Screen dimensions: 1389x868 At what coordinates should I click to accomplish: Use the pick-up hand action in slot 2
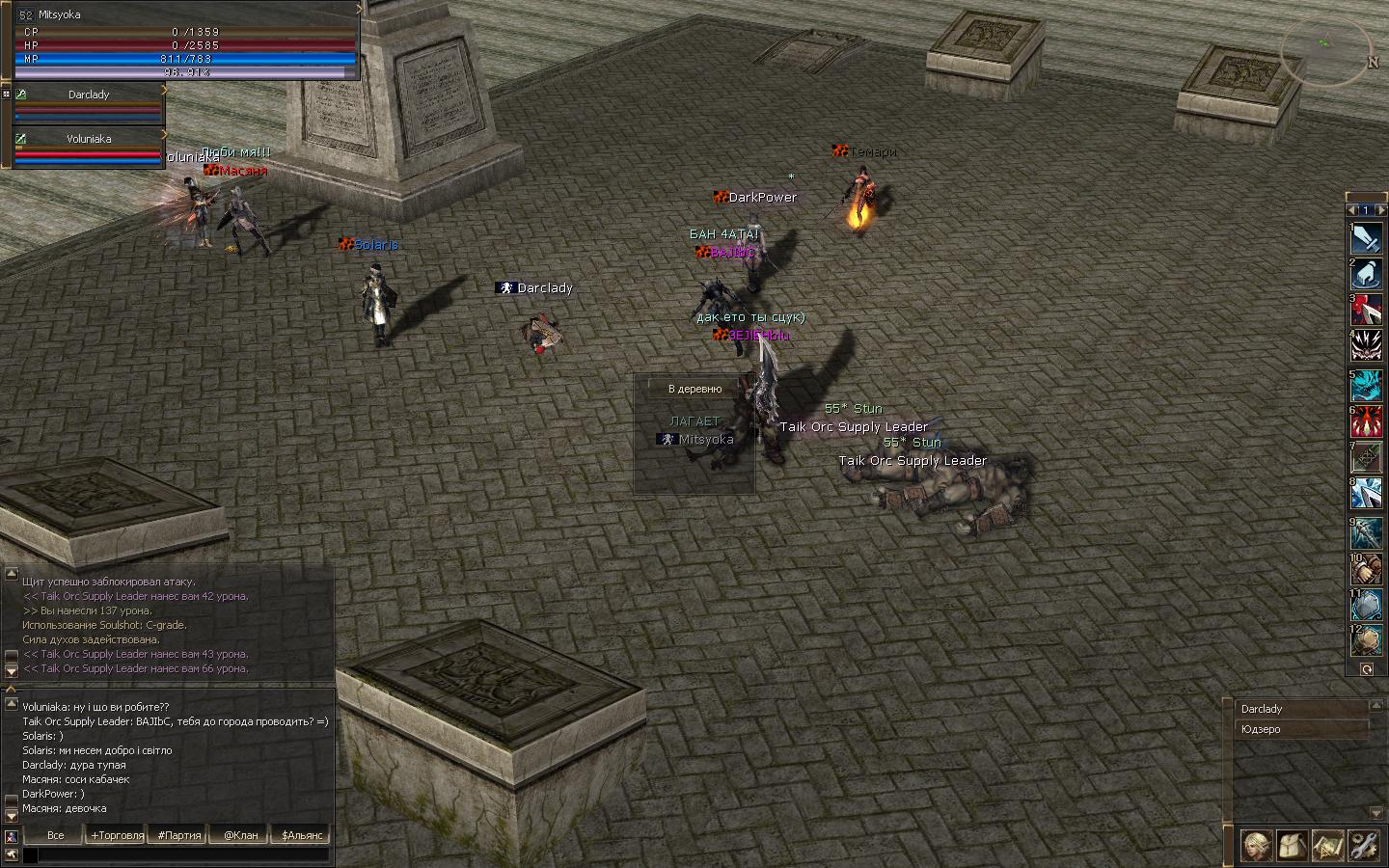pyautogui.click(x=1366, y=276)
